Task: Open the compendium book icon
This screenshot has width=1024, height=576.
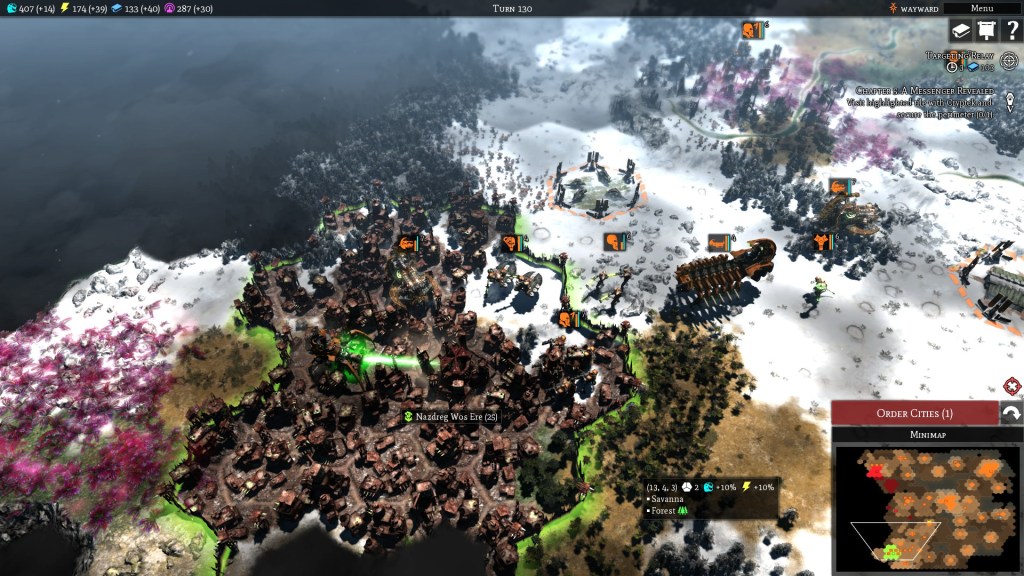Action: pos(960,32)
